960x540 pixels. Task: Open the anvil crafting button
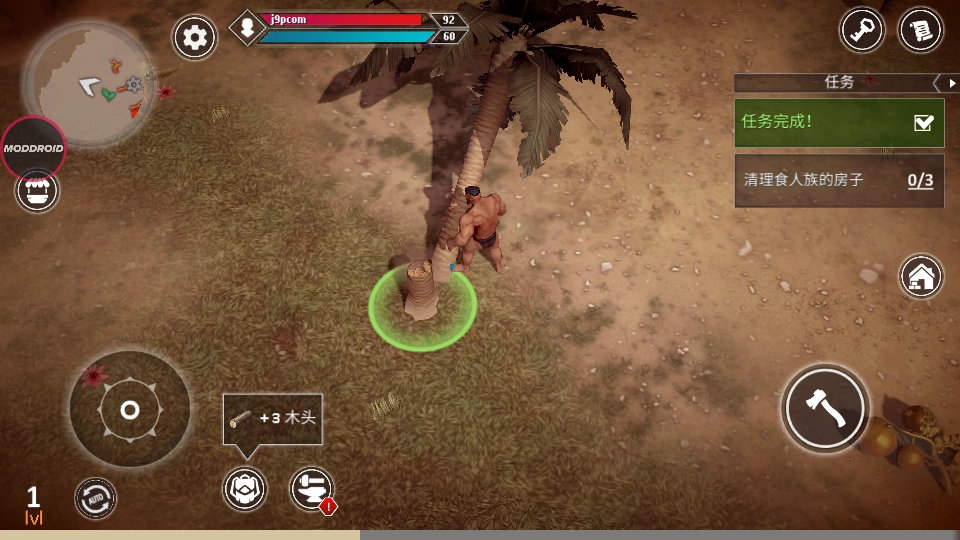pos(311,489)
